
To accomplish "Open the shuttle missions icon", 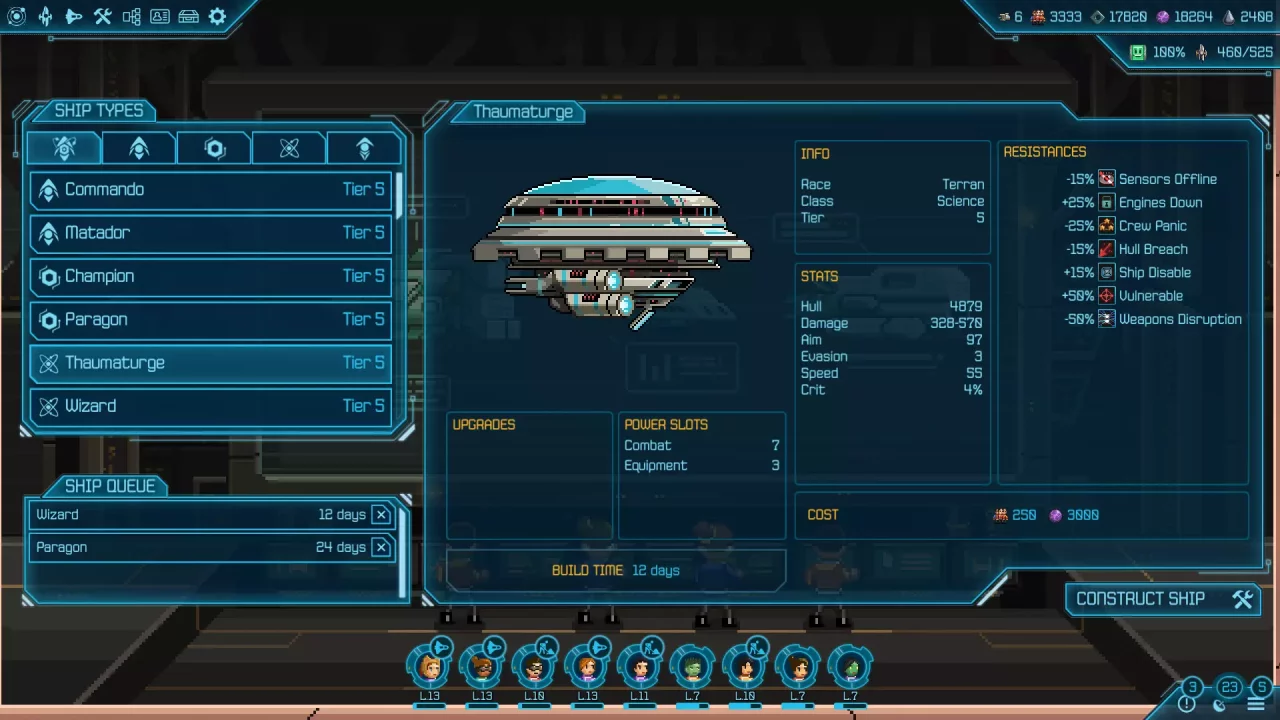I will click(73, 16).
